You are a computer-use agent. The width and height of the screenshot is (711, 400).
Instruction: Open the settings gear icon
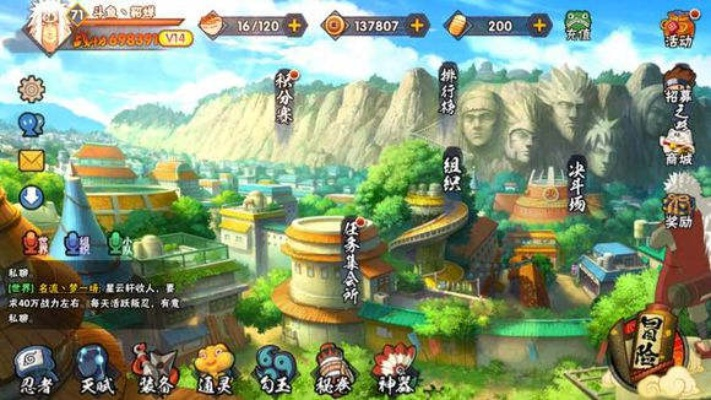32,89
